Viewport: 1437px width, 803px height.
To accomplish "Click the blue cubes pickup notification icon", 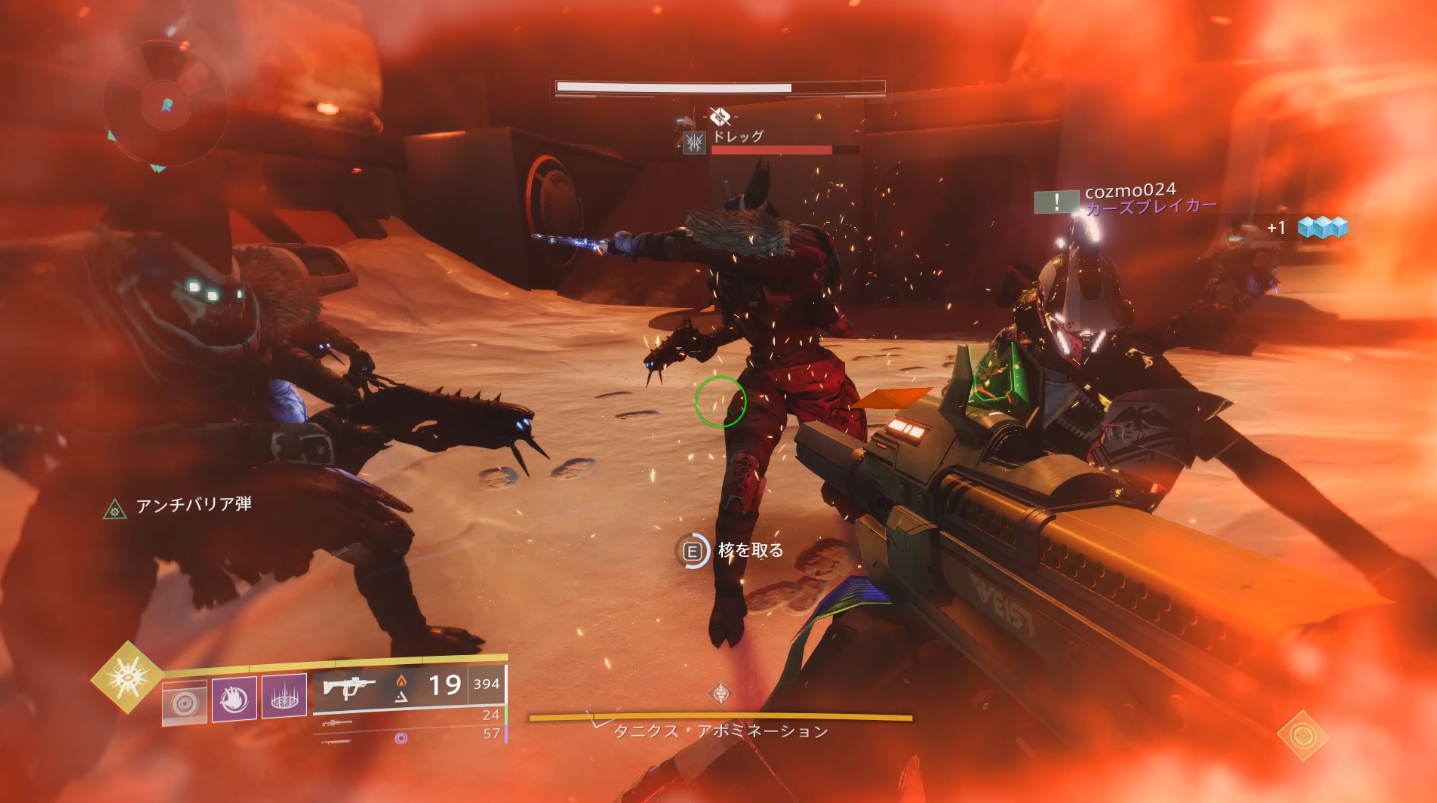I will pyautogui.click(x=1322, y=228).
